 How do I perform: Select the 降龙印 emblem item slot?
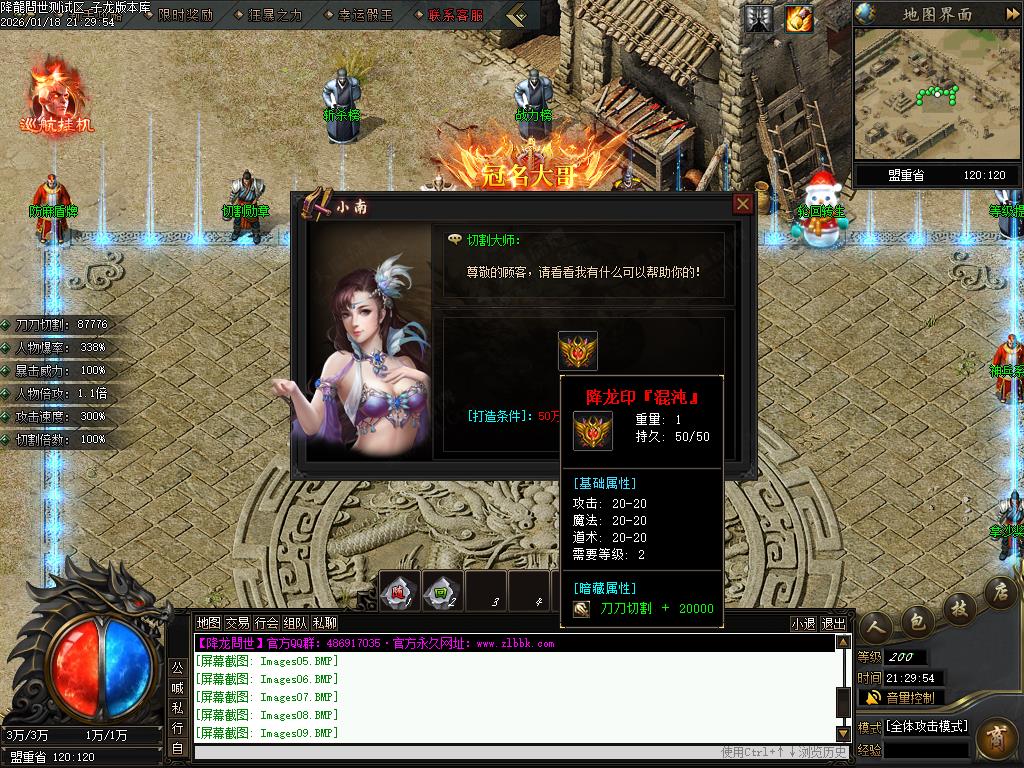[x=578, y=351]
